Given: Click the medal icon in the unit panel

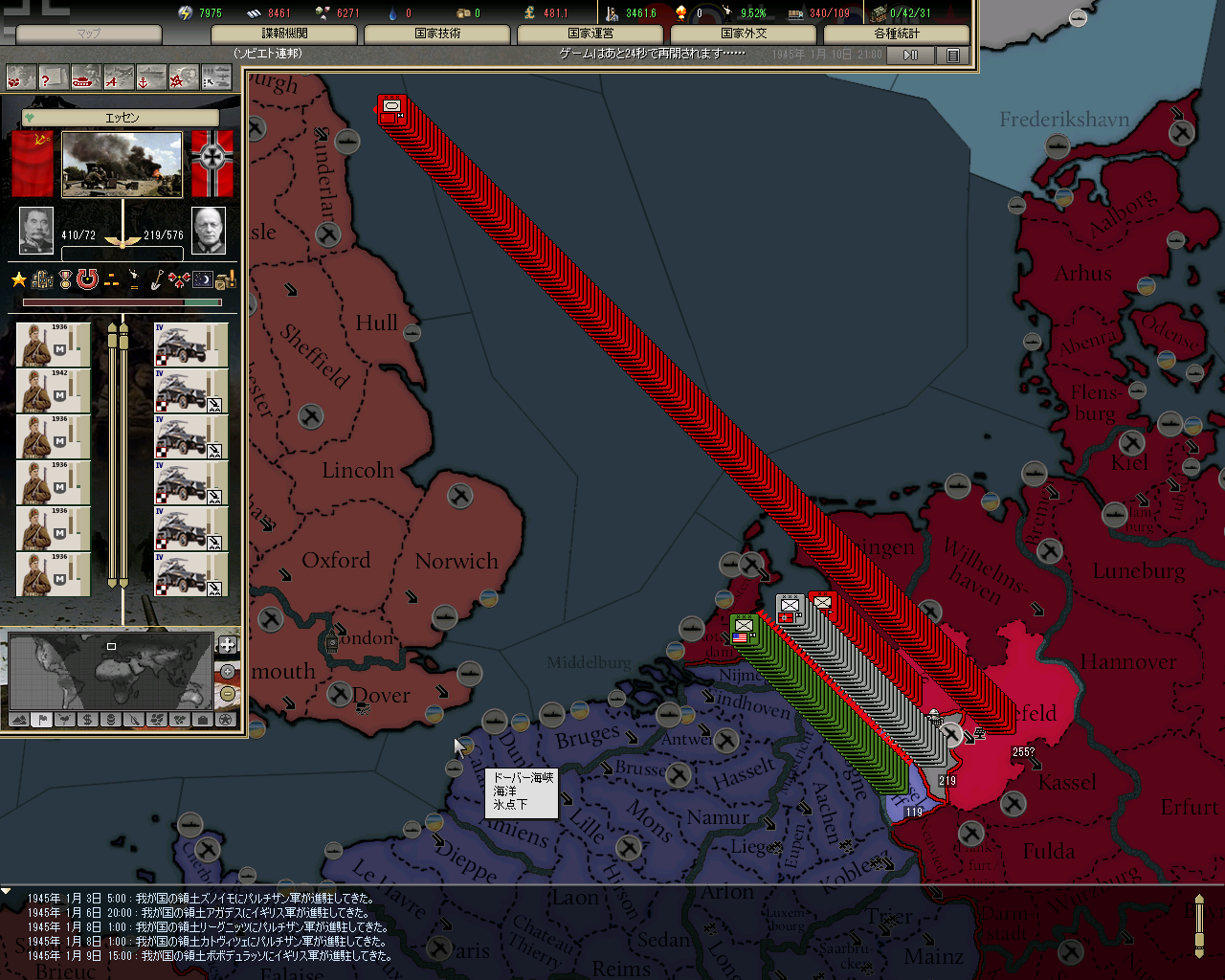Looking at the screenshot, I should tap(64, 279).
